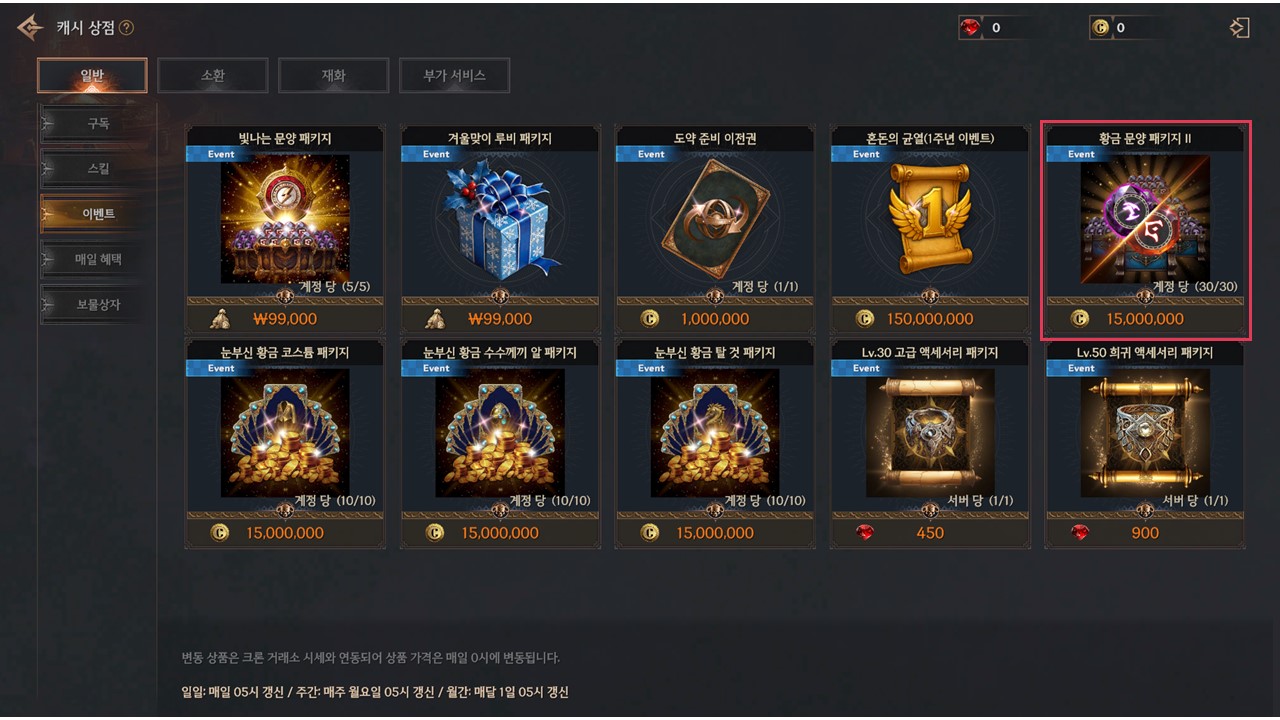Open the 부가 서비스 tab

pos(455,75)
